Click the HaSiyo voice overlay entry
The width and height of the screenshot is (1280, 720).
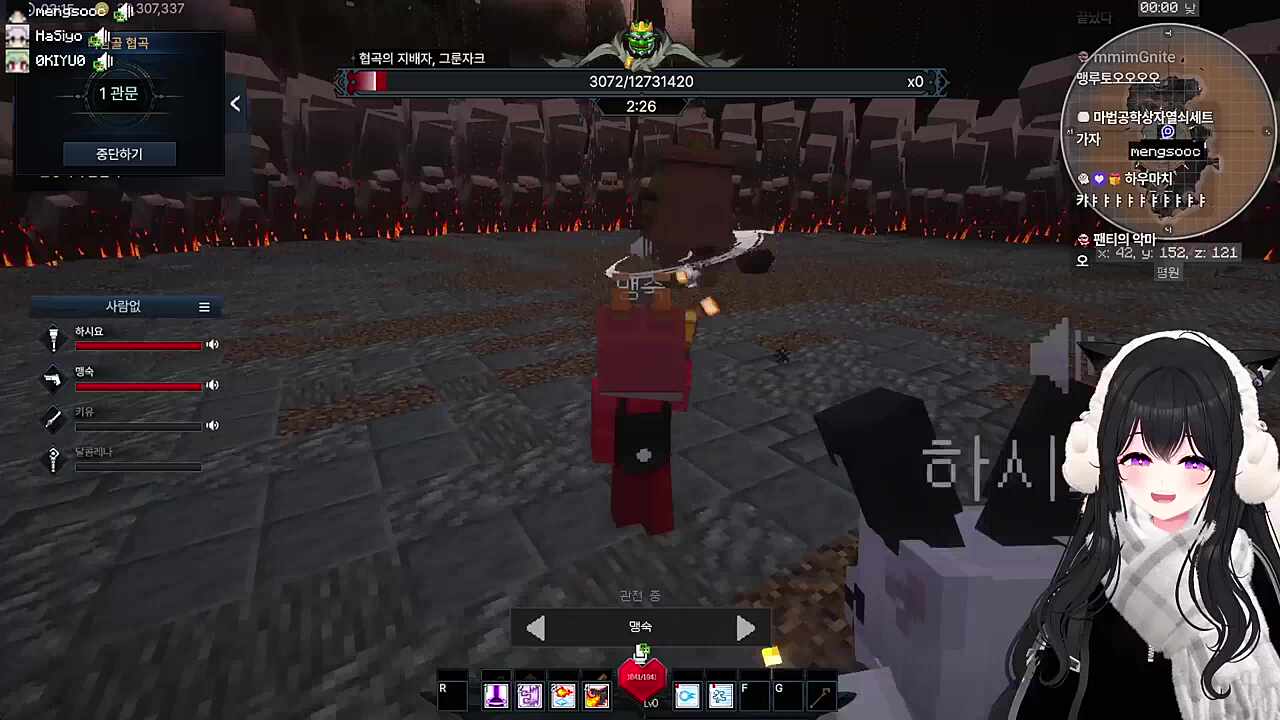59,37
